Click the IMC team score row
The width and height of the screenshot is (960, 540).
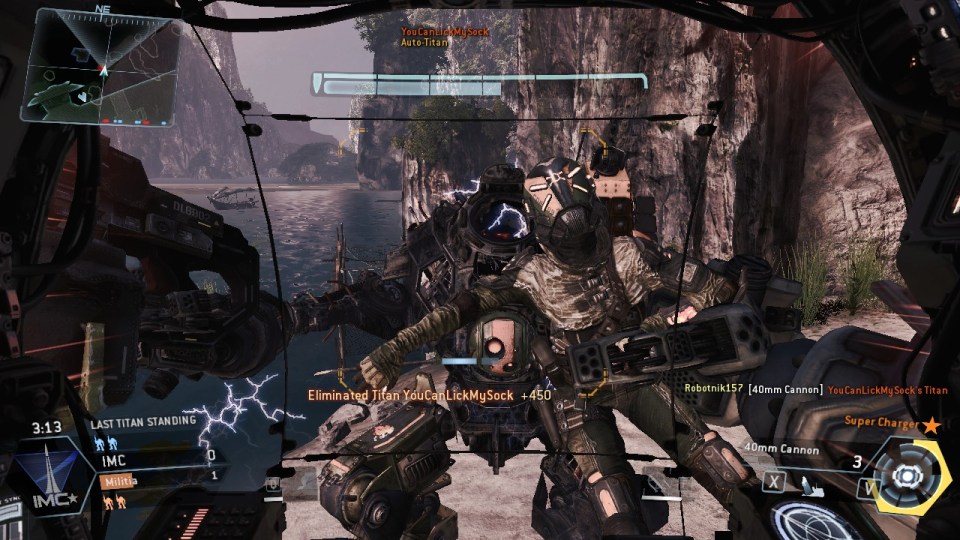(x=158, y=456)
